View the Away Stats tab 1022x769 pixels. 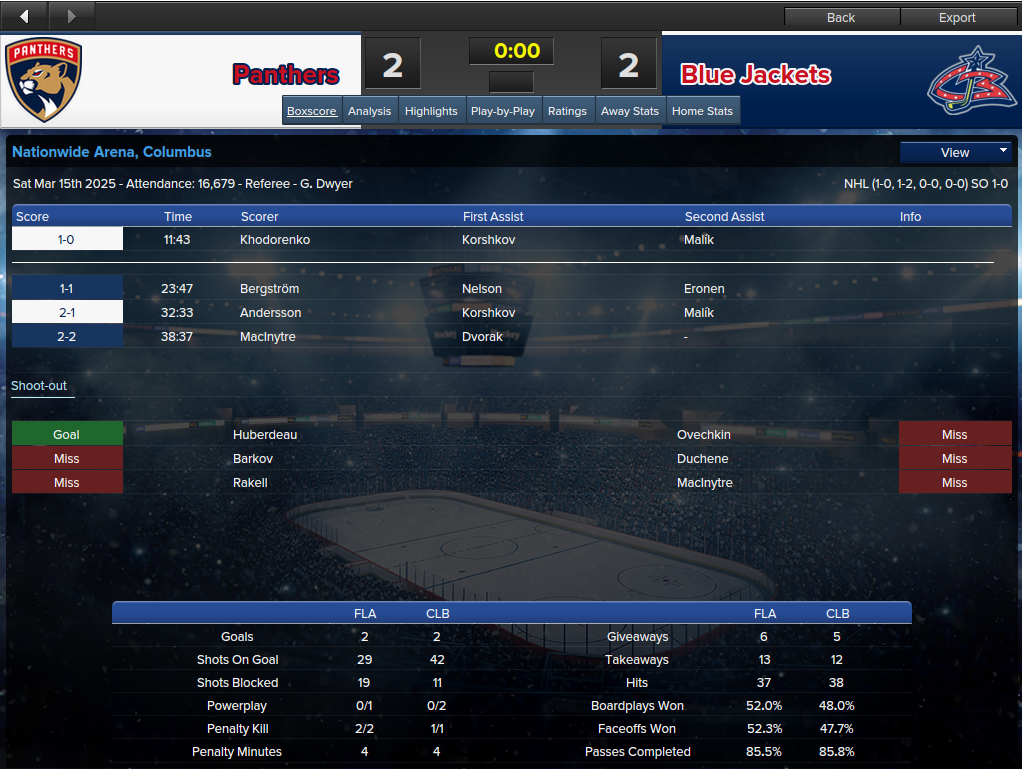630,111
